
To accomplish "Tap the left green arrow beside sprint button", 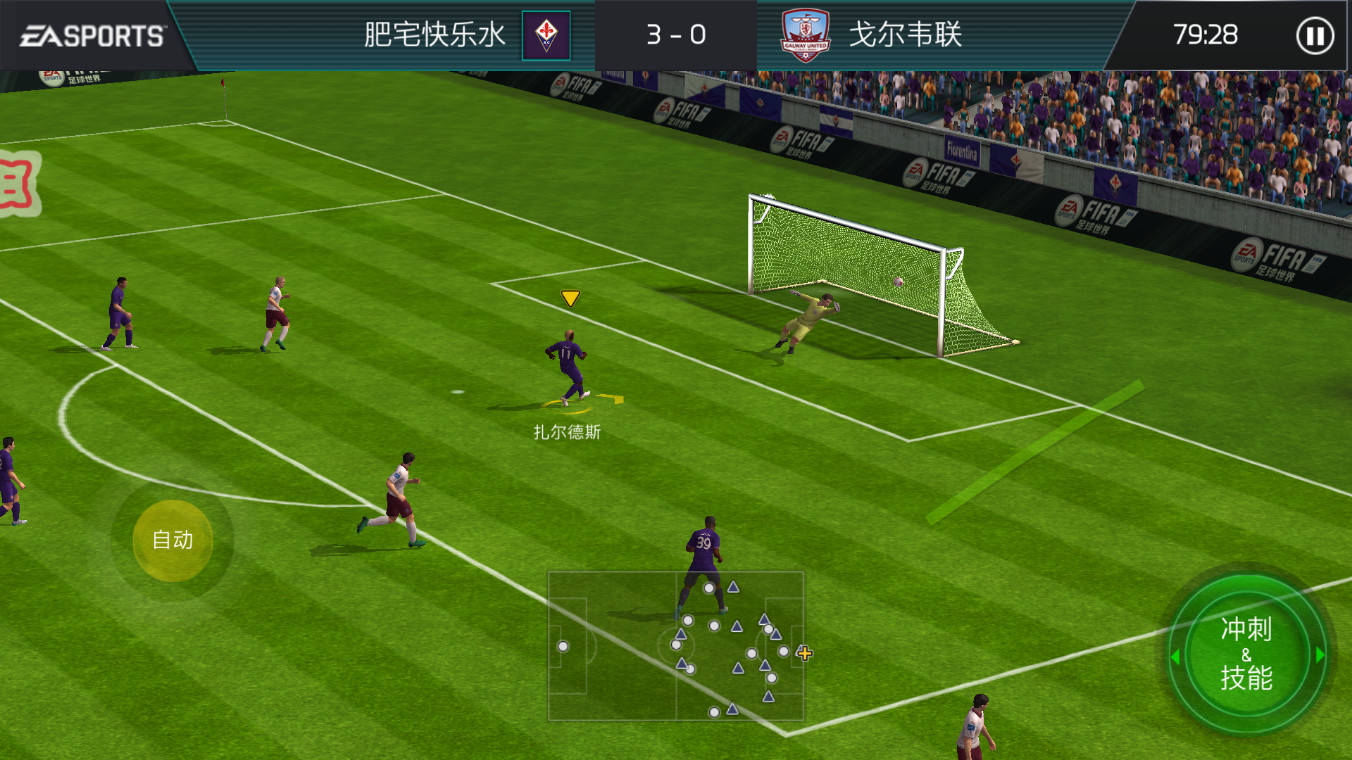I will point(1175,653).
